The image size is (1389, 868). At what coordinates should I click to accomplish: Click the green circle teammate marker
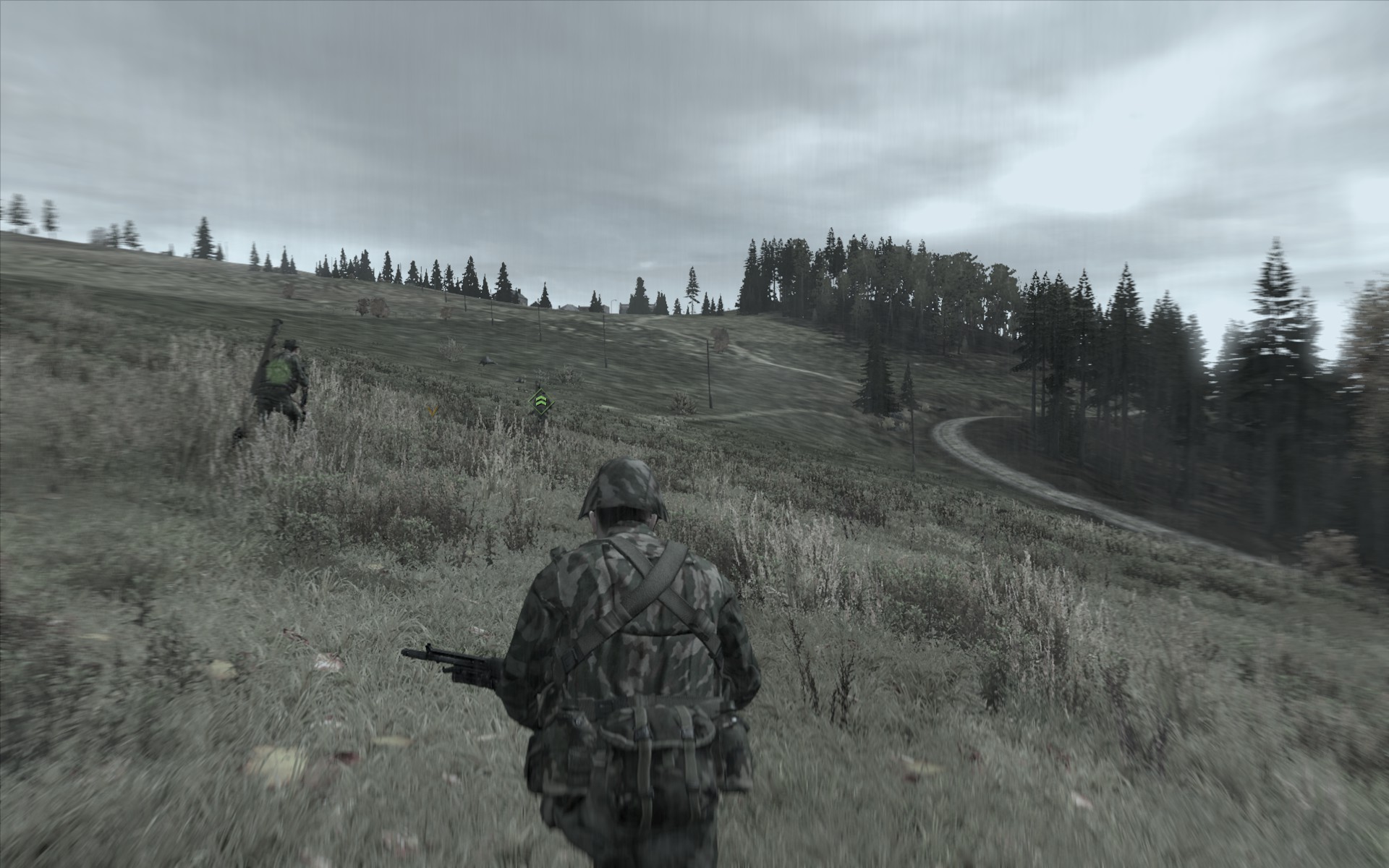pyautogui.click(x=278, y=372)
